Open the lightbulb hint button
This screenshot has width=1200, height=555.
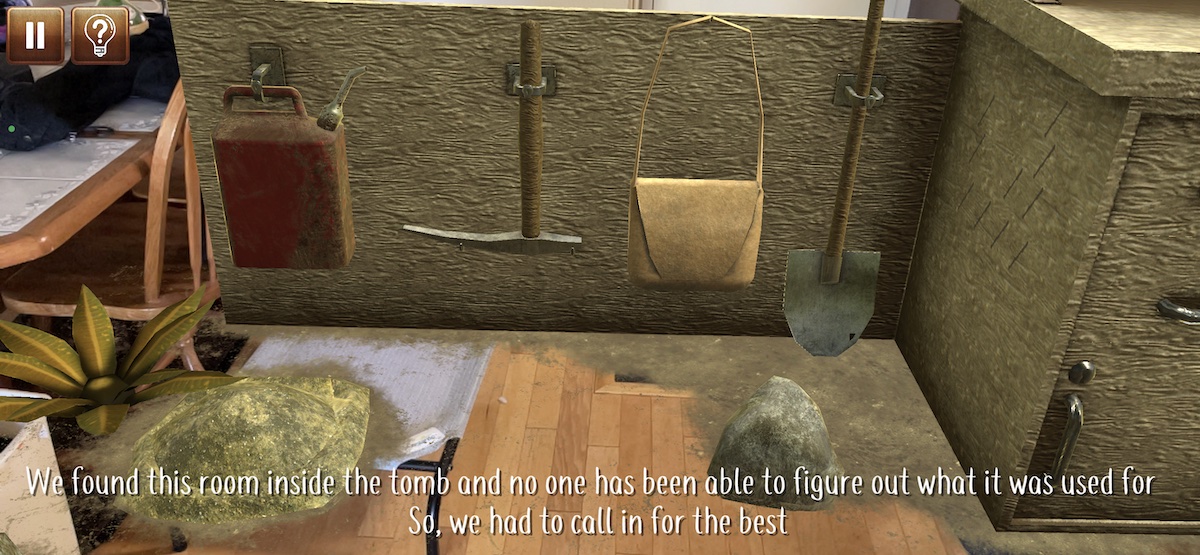pos(100,35)
